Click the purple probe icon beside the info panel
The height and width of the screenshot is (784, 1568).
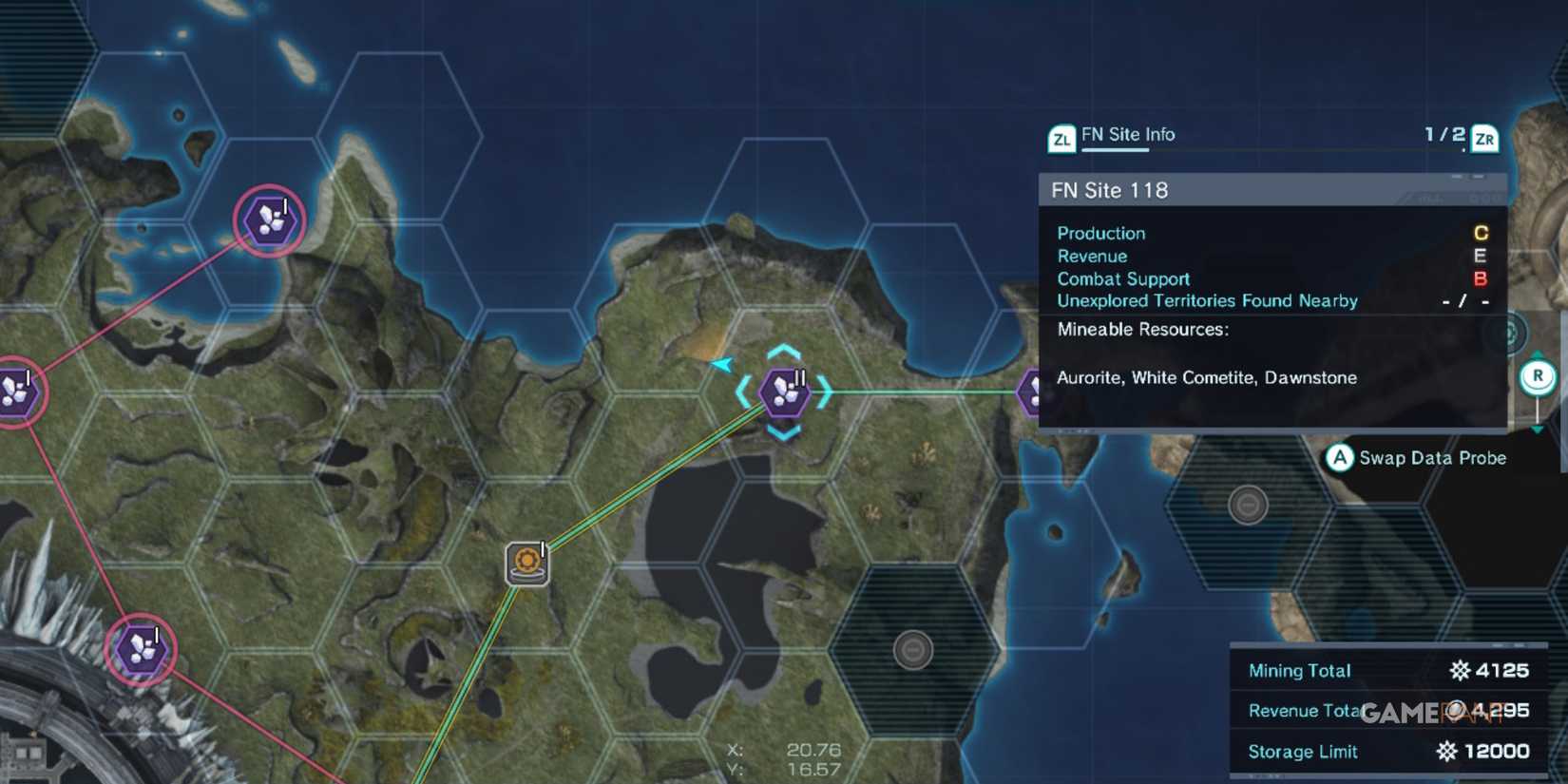(x=1033, y=390)
